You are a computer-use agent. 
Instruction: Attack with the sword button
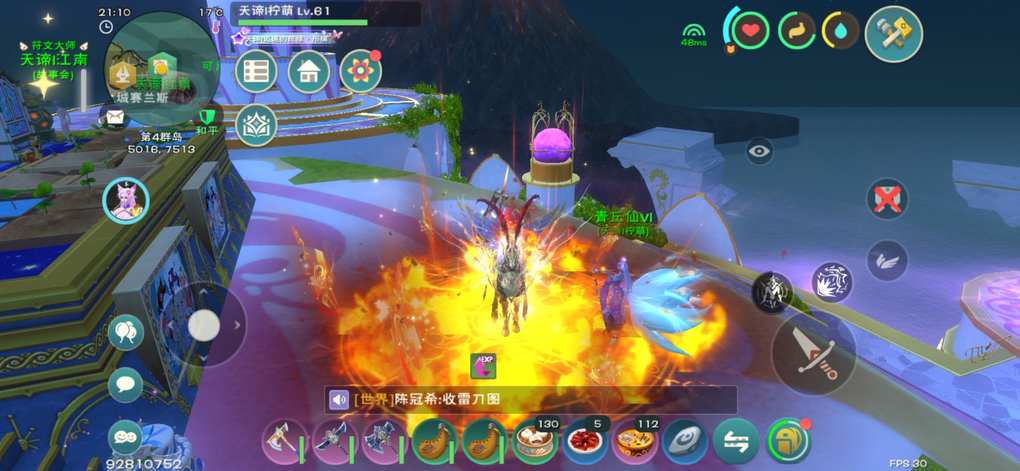tap(813, 352)
